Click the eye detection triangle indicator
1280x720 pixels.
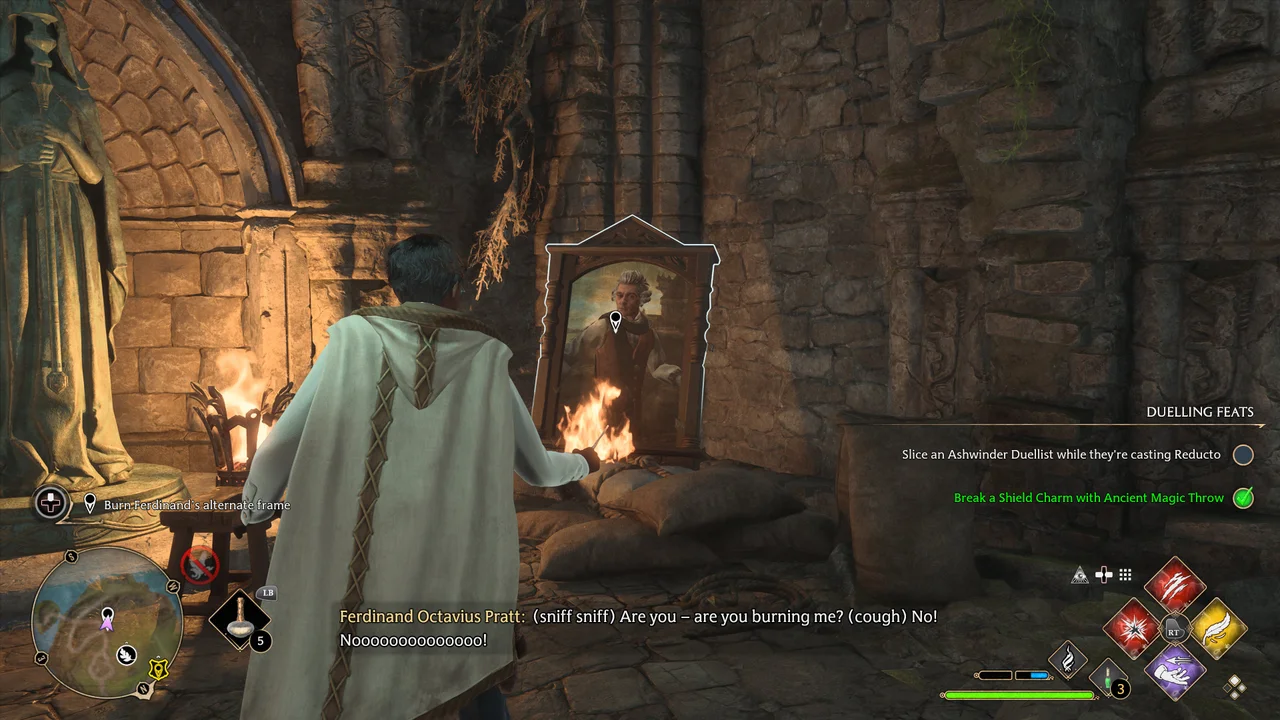tap(1078, 574)
